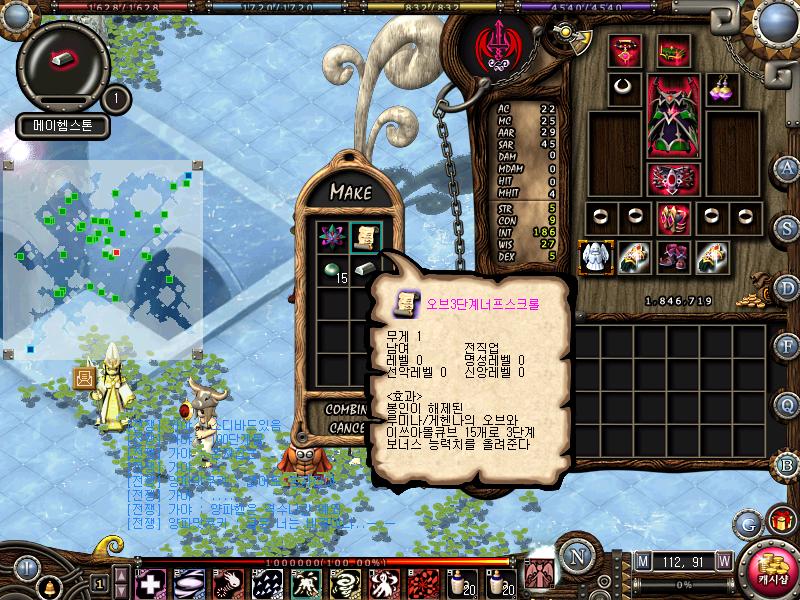
Task: Click the minimap overlay
Action: [x=103, y=259]
